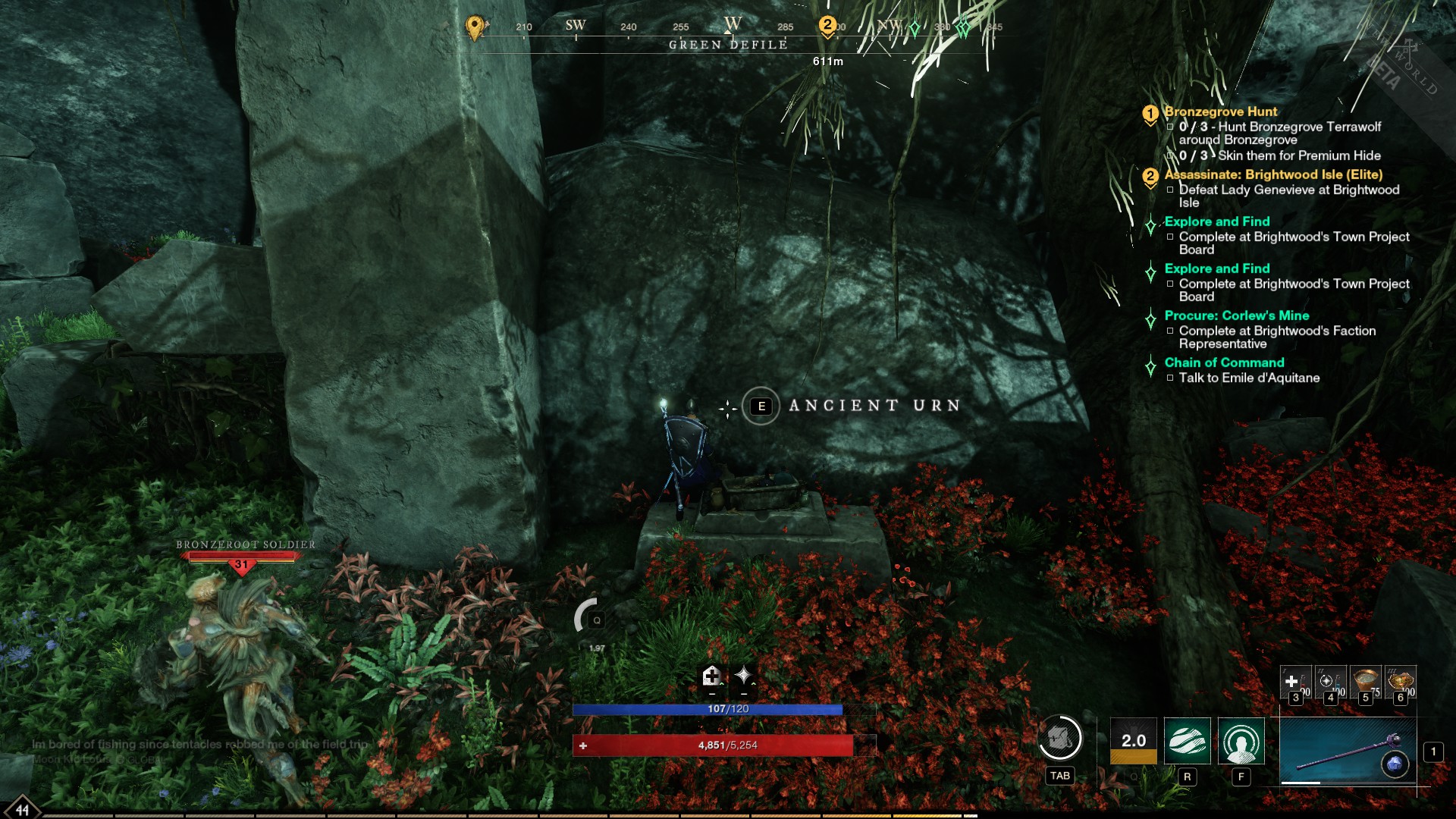Check the Hunt Bronzegrove Terrawolf objective checkbox

pos(1170,126)
